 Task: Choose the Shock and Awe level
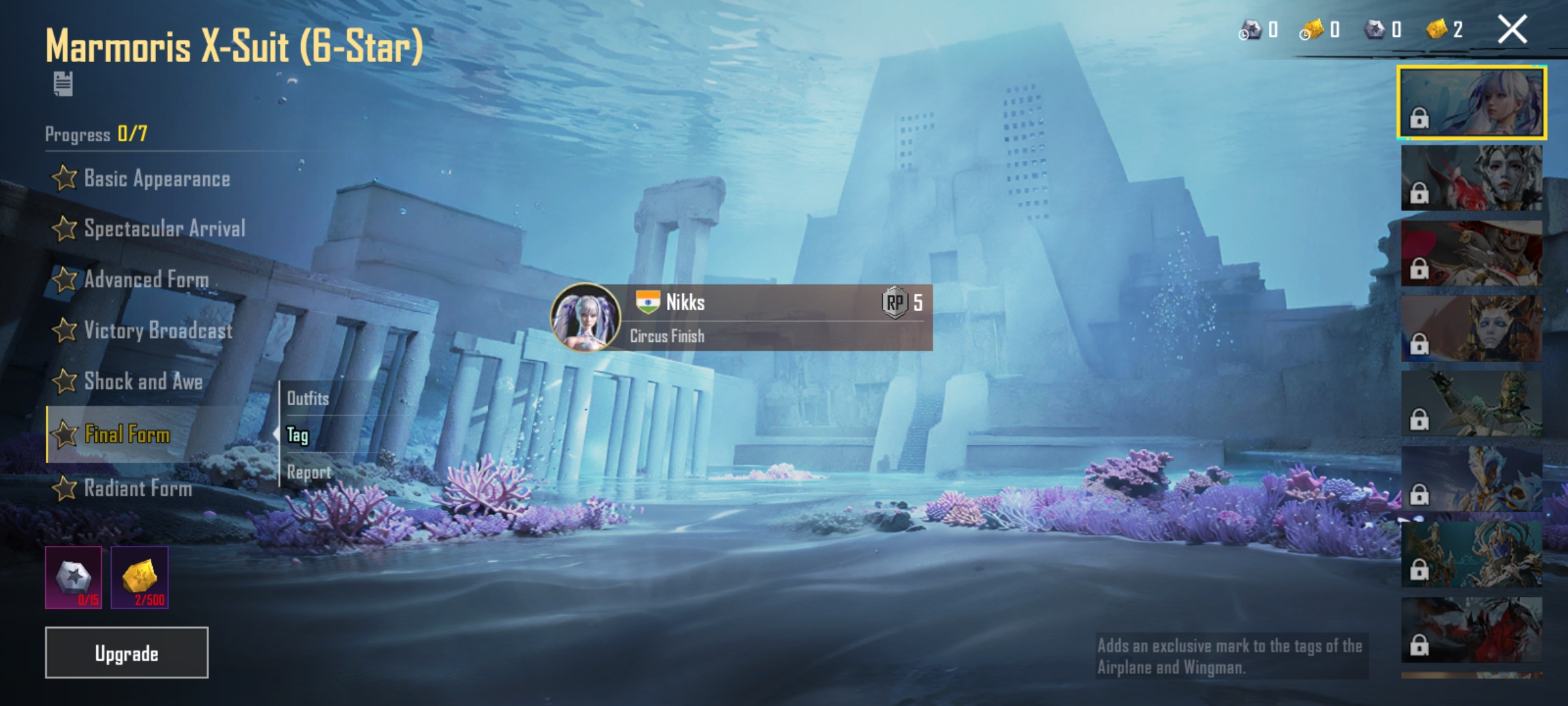point(129,382)
